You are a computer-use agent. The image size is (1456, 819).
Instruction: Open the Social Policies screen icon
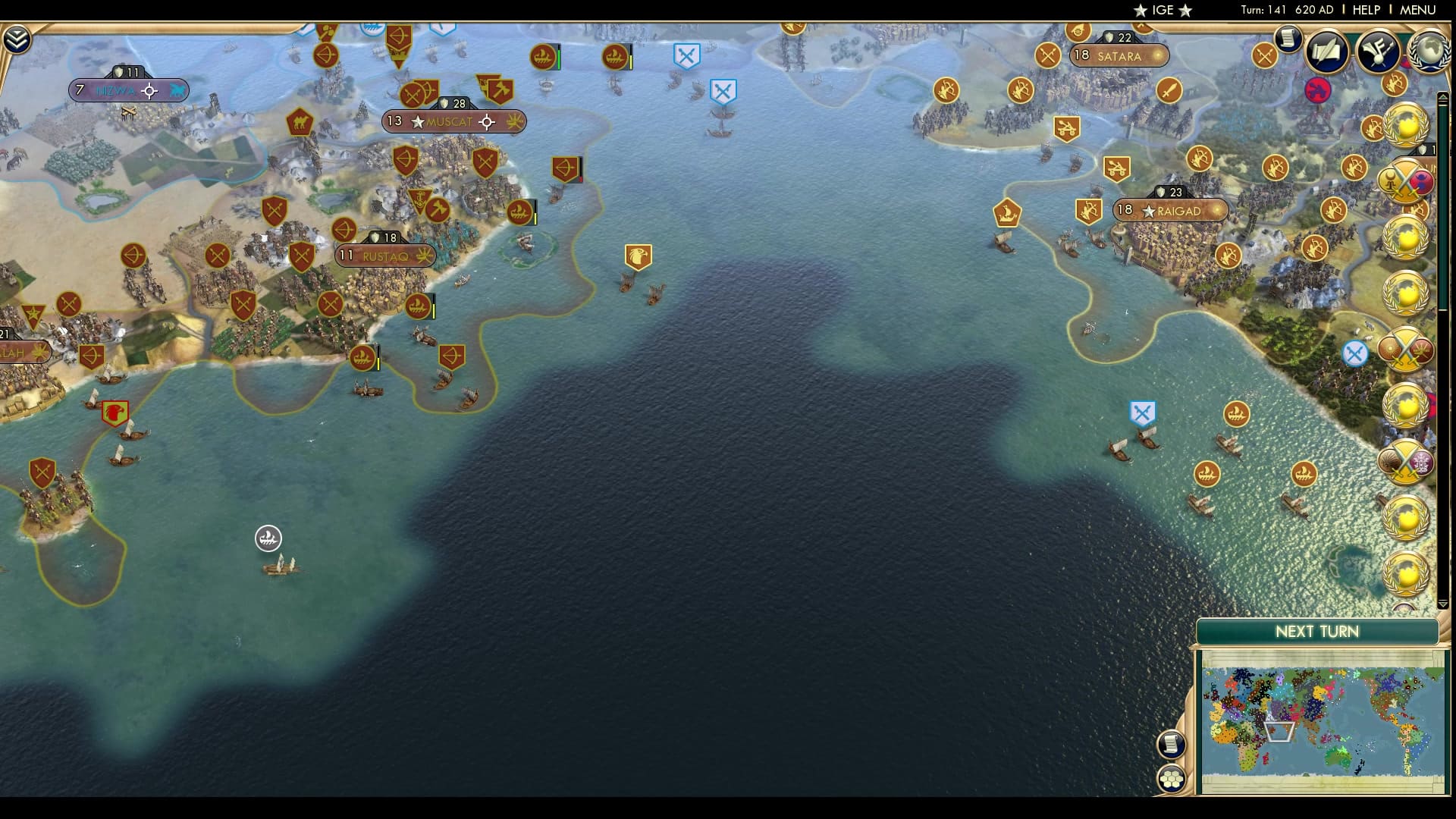1379,52
